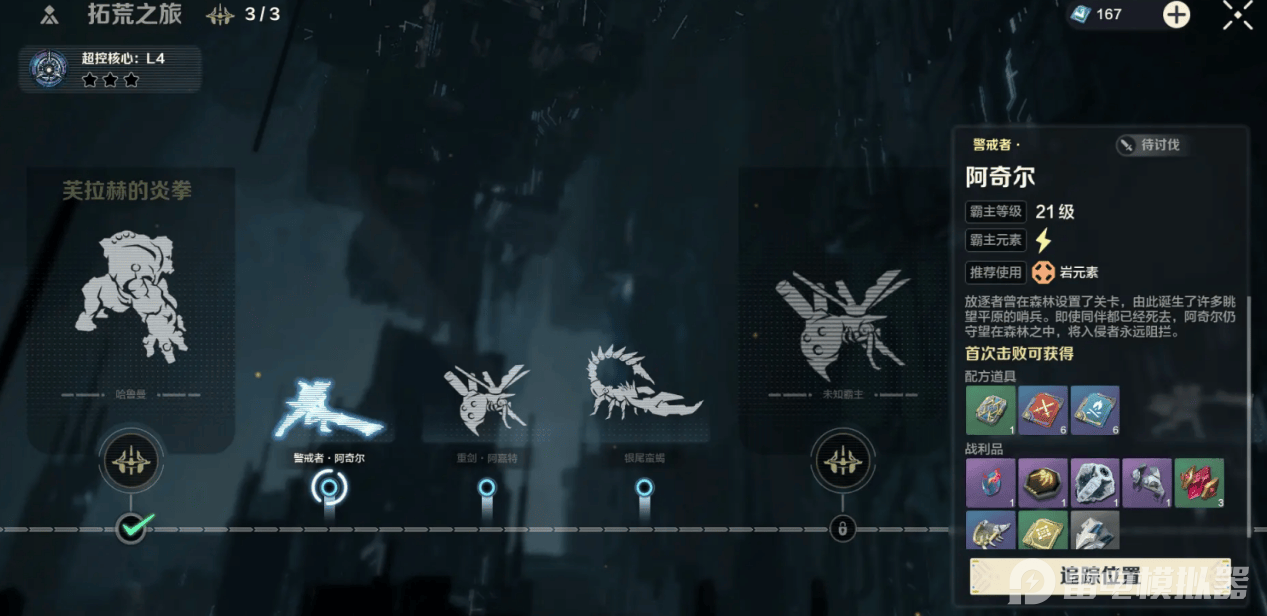Image resolution: width=1267 pixels, height=616 pixels.
Task: Add currency with the plus button
Action: tap(1176, 15)
